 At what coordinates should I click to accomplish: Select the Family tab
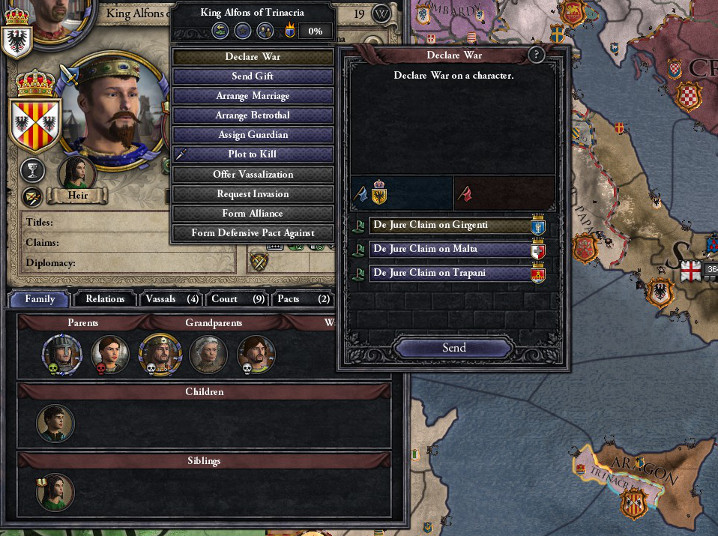(40, 298)
